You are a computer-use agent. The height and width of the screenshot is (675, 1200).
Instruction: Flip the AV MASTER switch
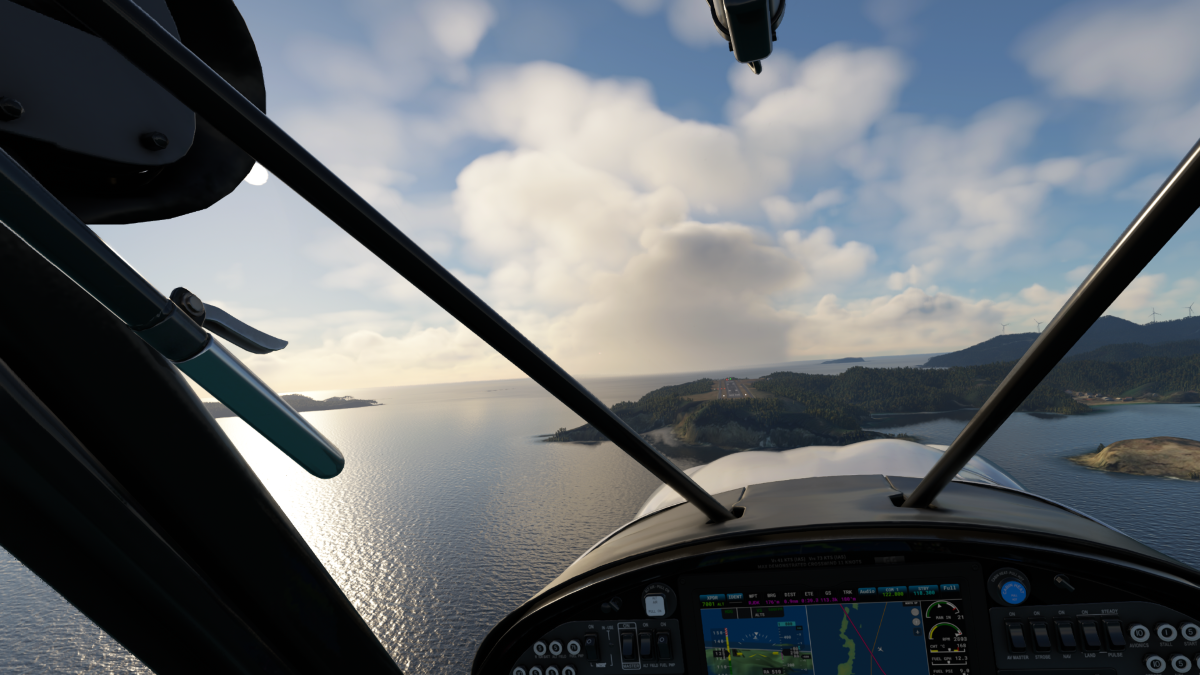coord(1017,636)
